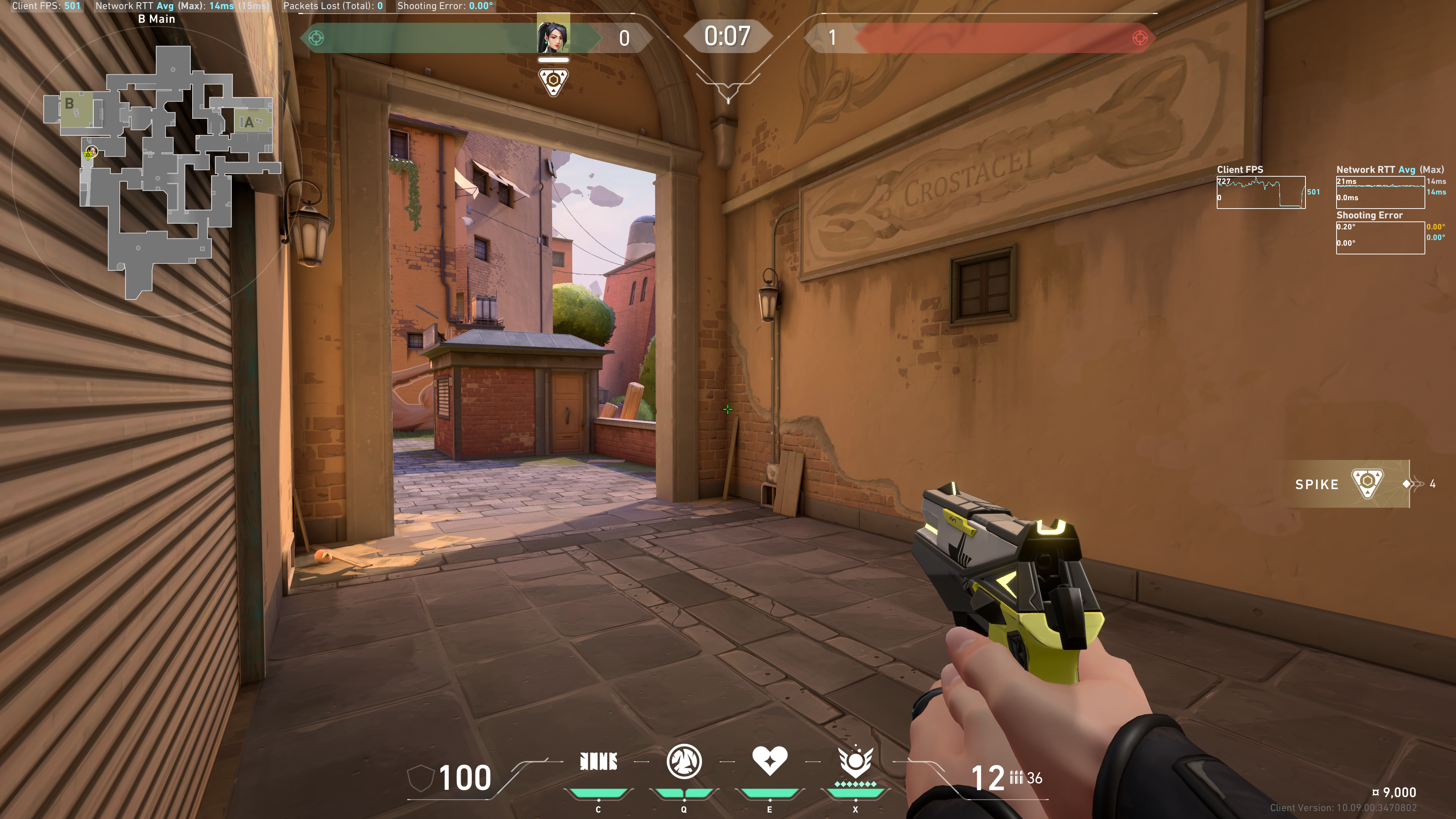Screen dimensions: 1456x819
Task: Use the Healing Orb heart ability
Action: pos(769,760)
